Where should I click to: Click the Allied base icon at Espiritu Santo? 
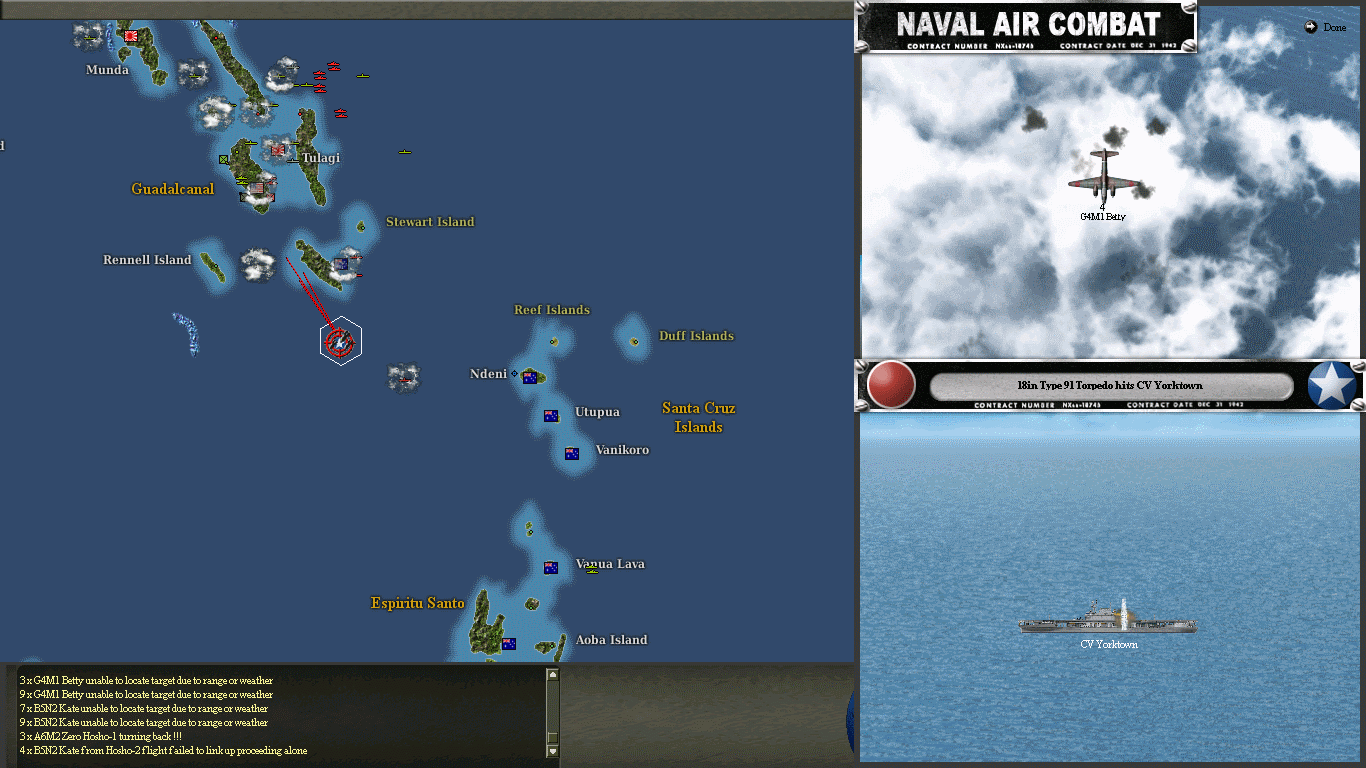tap(509, 642)
